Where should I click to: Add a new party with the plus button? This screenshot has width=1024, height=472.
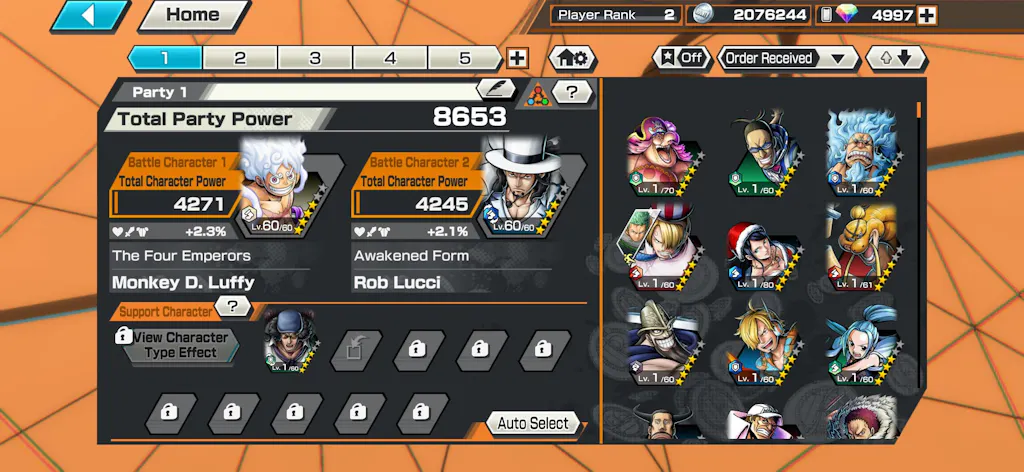(517, 58)
